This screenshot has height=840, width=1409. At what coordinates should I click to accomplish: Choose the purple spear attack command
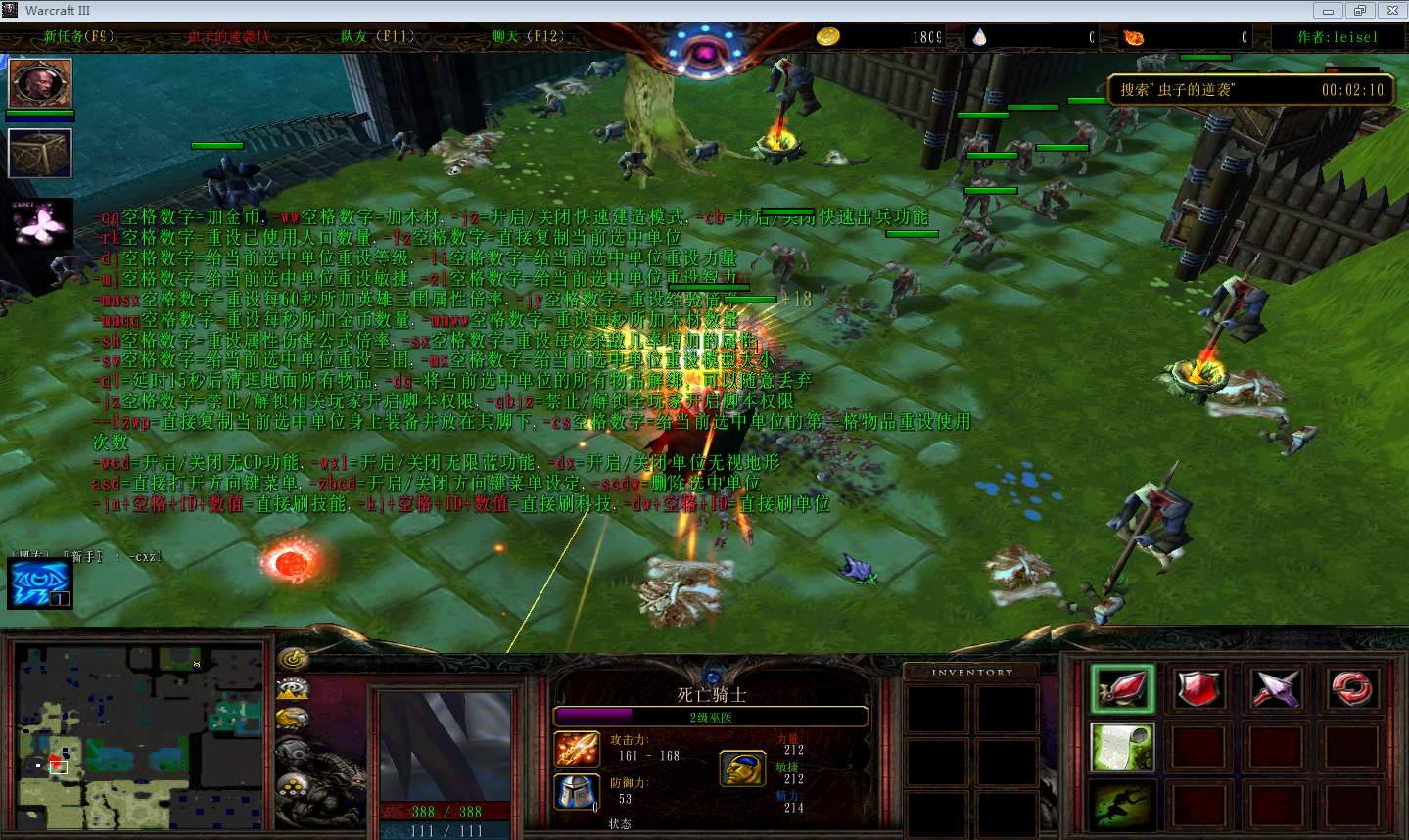[1276, 688]
